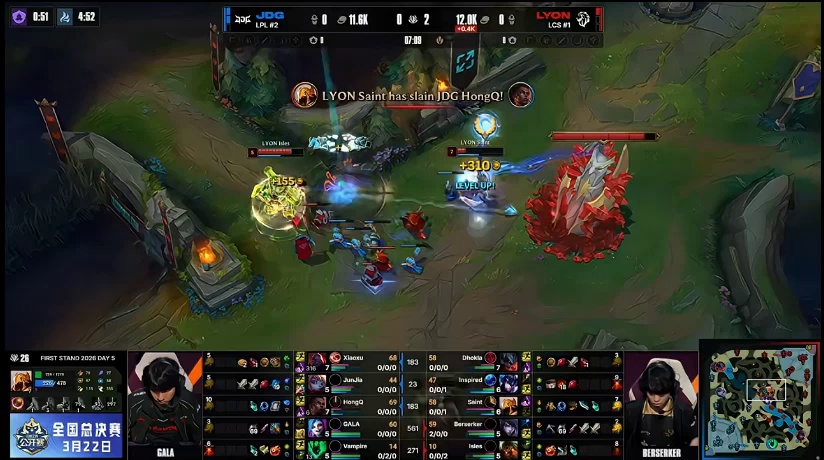
Task: Click the Saint portrait in the kill announcement
Action: tap(305, 95)
